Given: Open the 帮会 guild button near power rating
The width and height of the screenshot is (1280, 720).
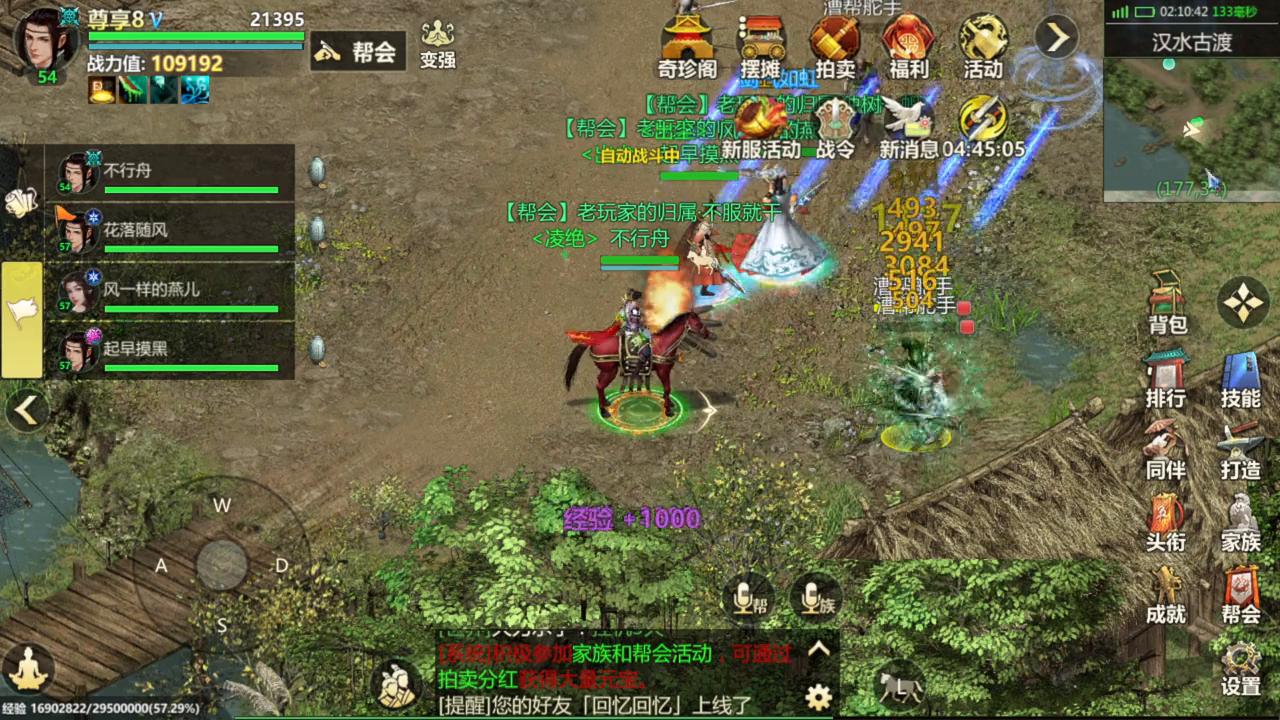Looking at the screenshot, I should tap(357, 51).
